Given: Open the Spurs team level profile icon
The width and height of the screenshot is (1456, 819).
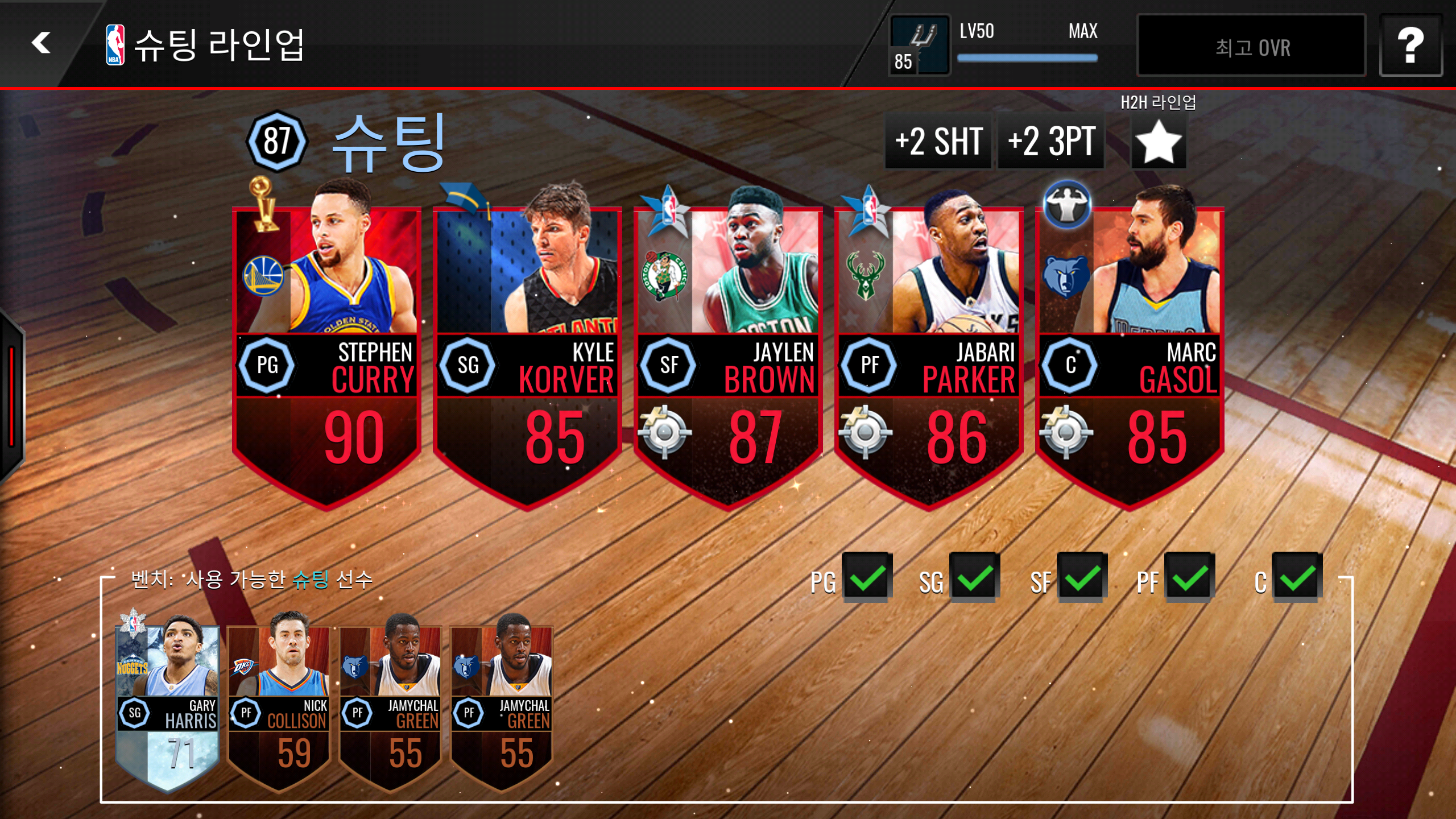Looking at the screenshot, I should pyautogui.click(x=919, y=45).
